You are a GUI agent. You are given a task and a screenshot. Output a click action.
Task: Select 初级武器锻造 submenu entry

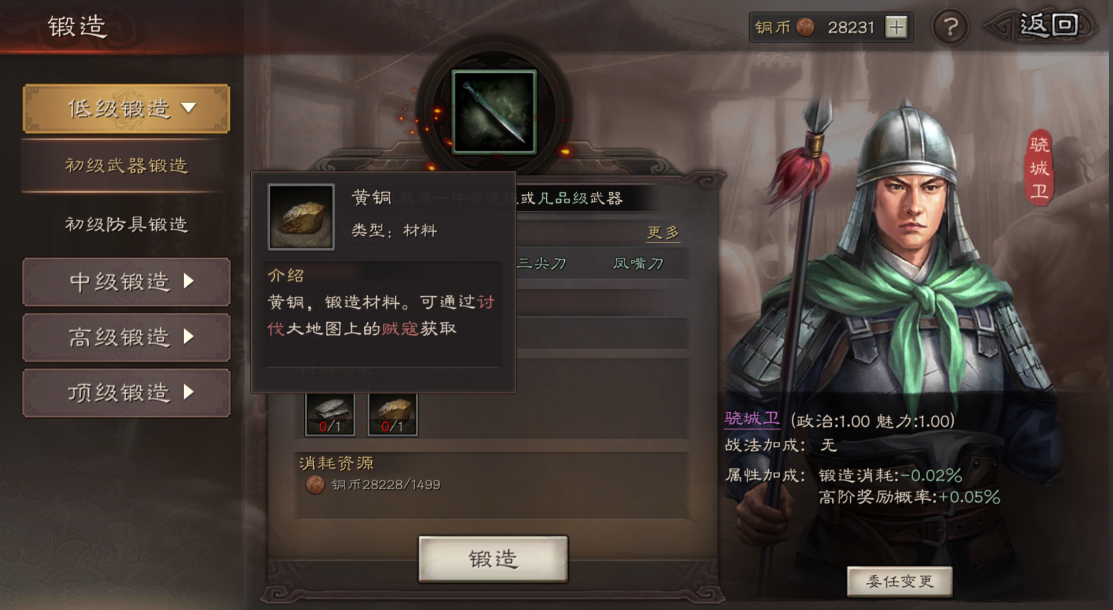126,165
